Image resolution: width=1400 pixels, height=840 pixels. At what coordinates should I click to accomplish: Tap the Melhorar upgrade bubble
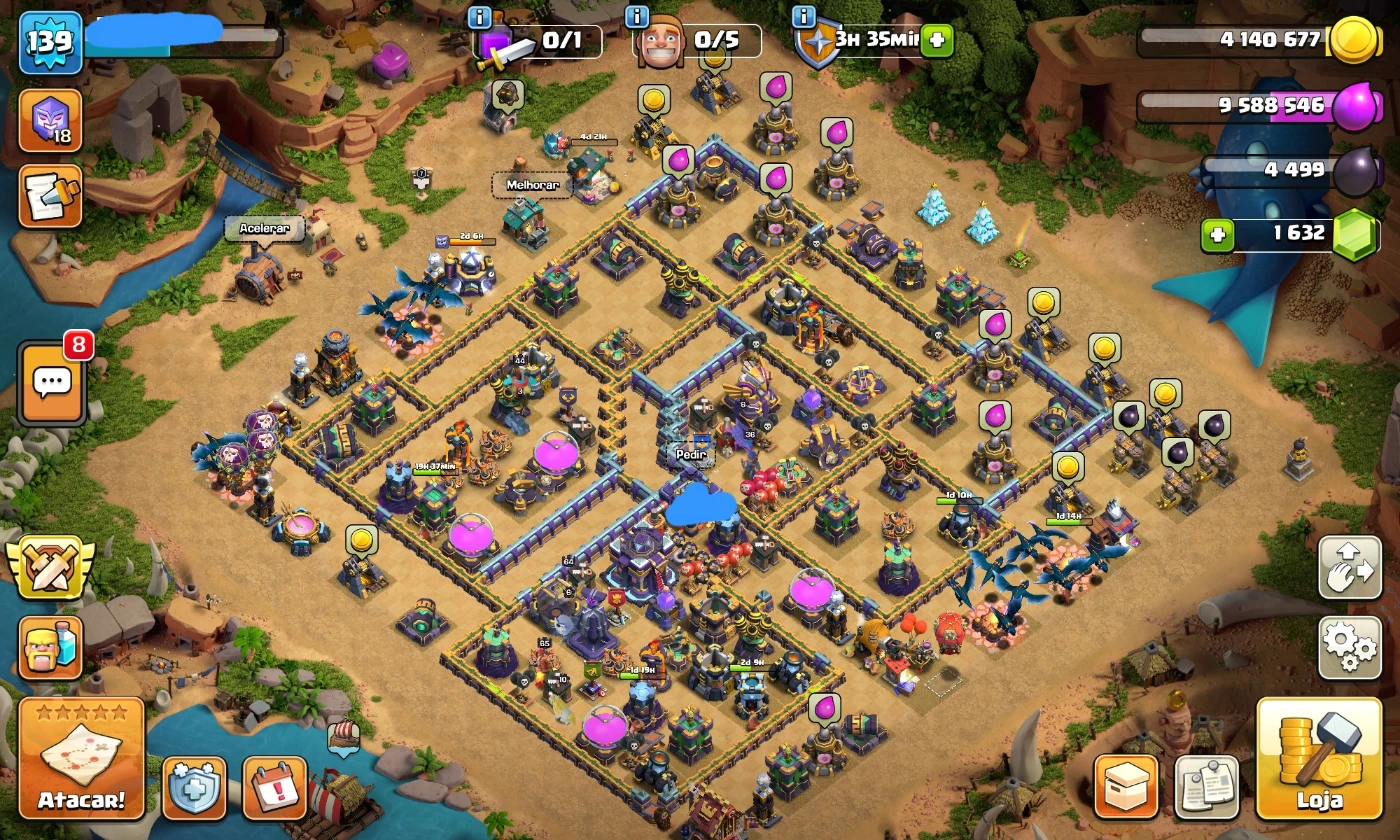tap(531, 185)
